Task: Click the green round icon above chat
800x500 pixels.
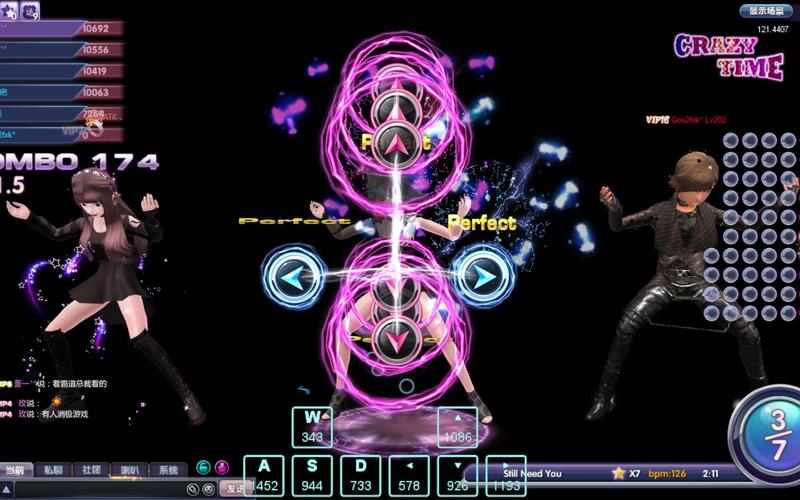Action: tap(203, 466)
